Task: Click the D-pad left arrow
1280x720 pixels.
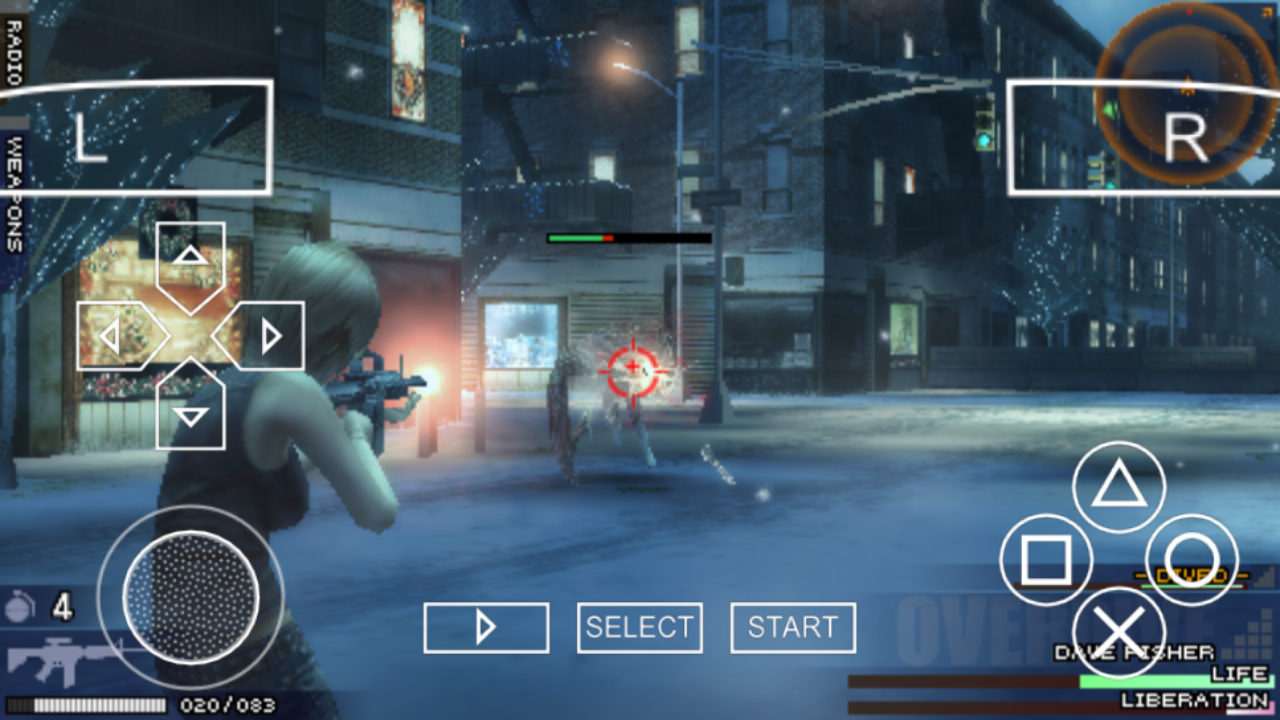Action: pos(118,336)
